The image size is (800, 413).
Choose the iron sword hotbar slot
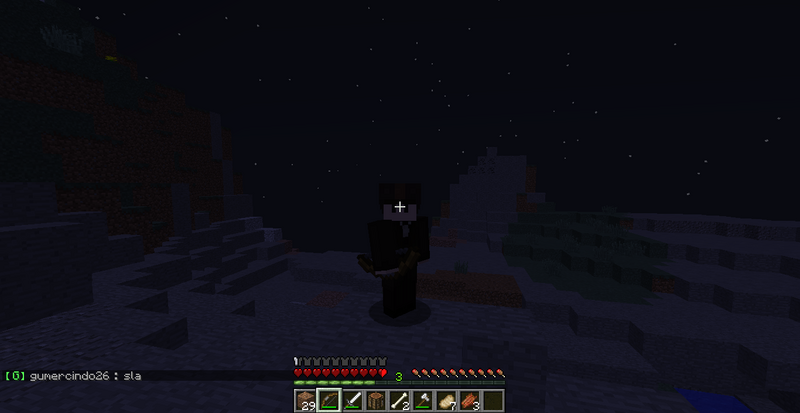point(353,400)
